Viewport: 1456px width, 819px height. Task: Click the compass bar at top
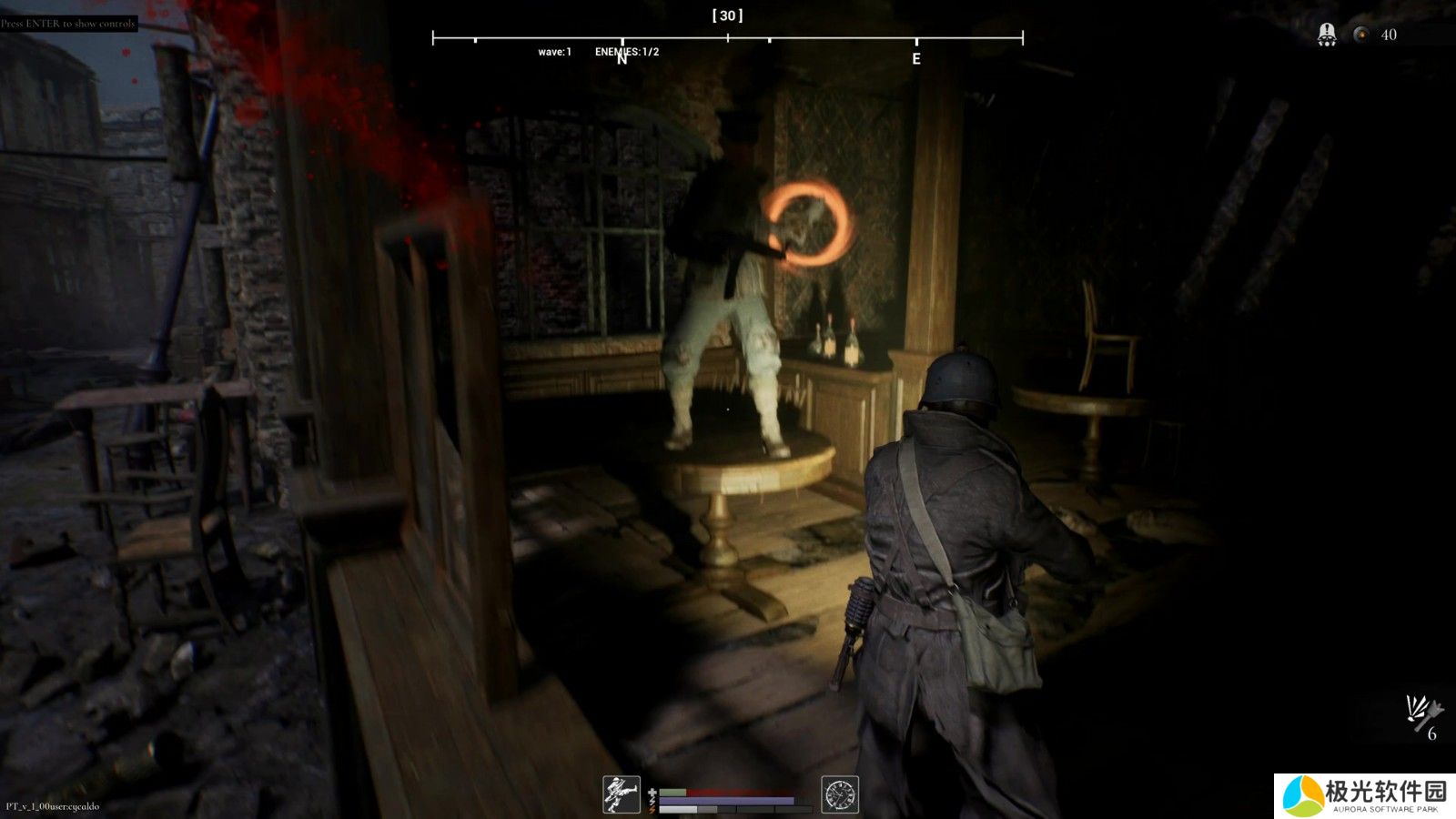pos(727,38)
